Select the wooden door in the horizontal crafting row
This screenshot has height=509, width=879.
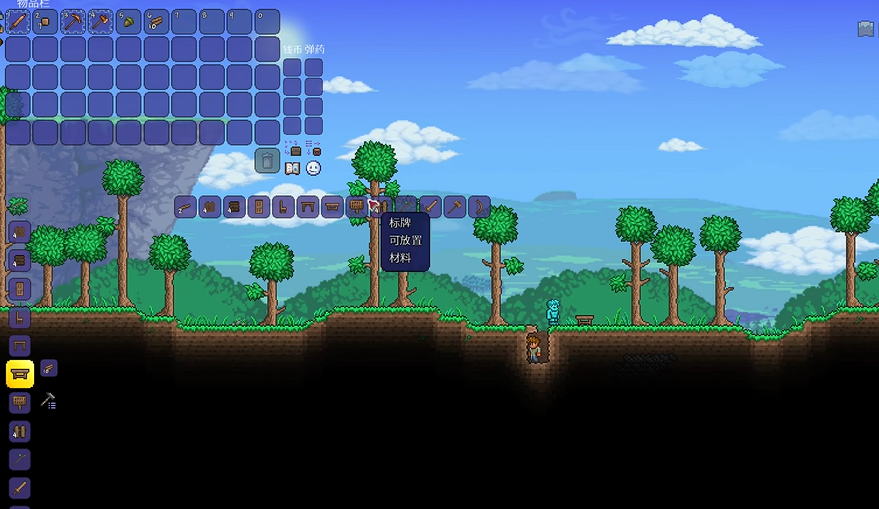259,207
